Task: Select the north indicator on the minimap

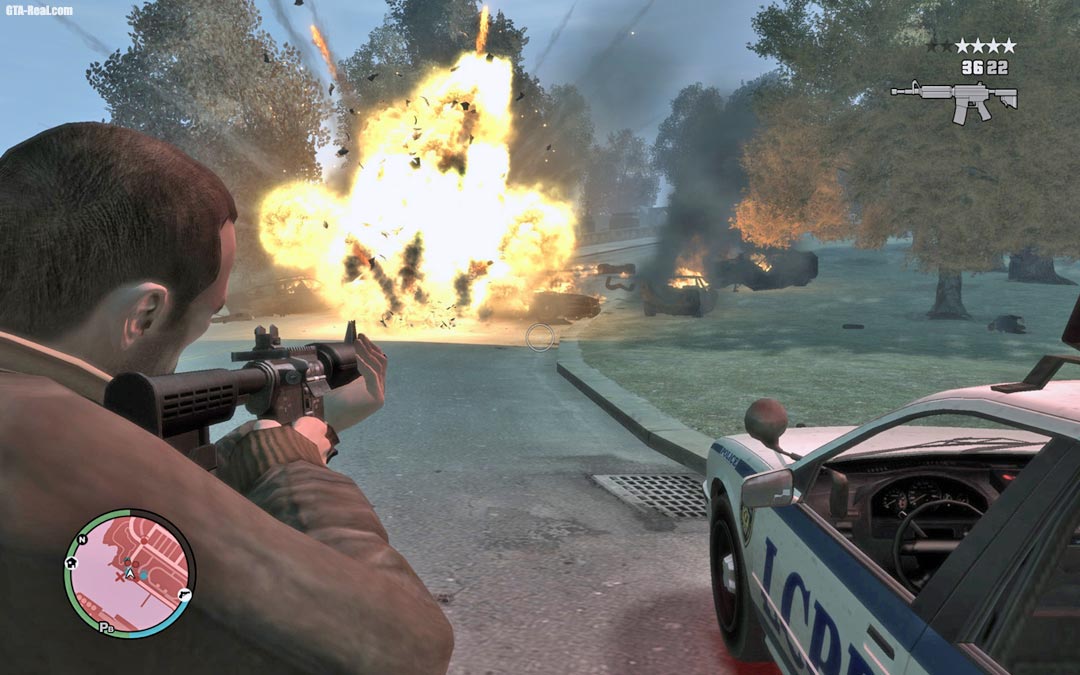Action: click(84, 539)
